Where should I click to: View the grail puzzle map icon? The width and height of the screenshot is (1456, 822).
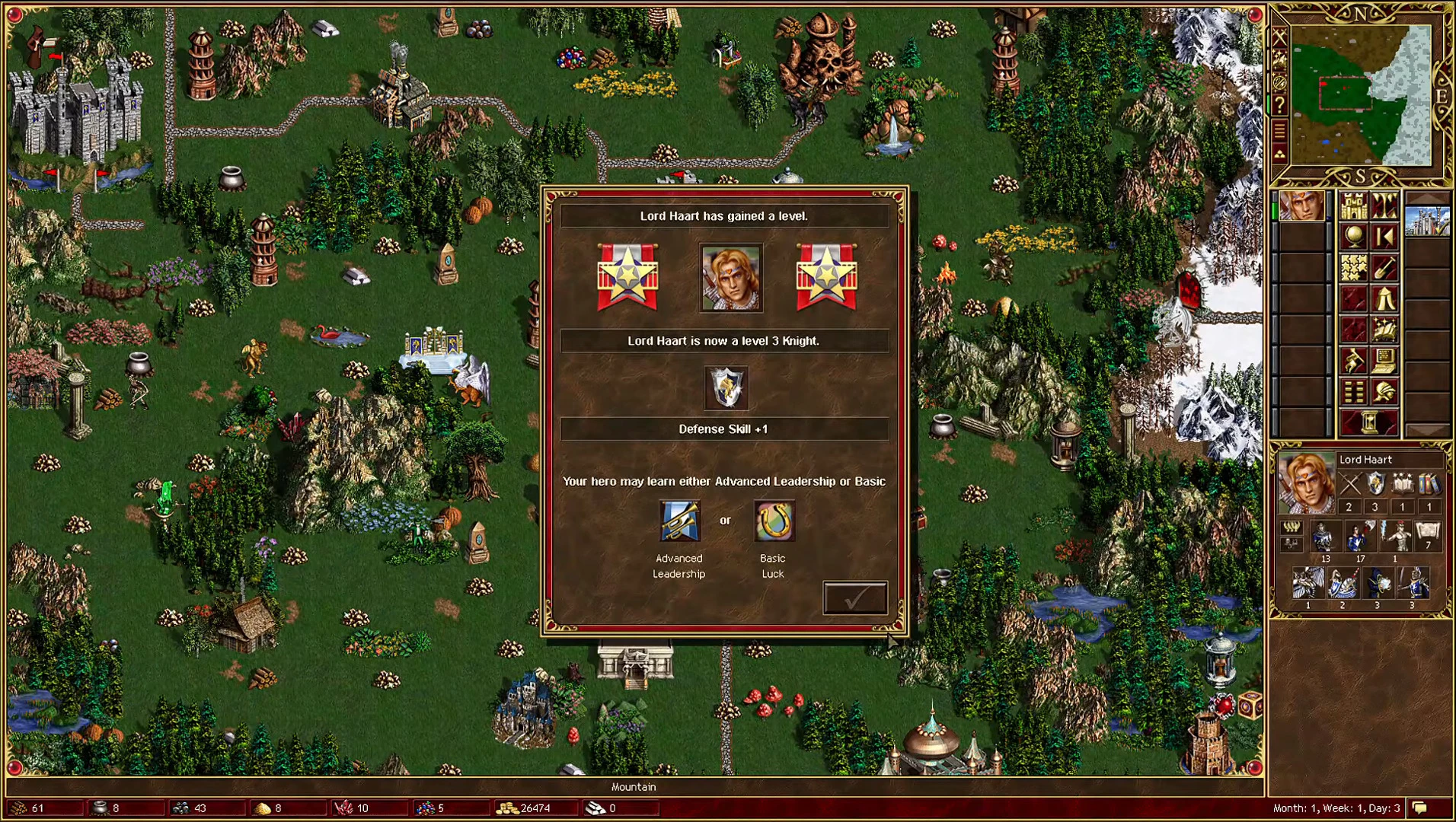[x=1354, y=266]
